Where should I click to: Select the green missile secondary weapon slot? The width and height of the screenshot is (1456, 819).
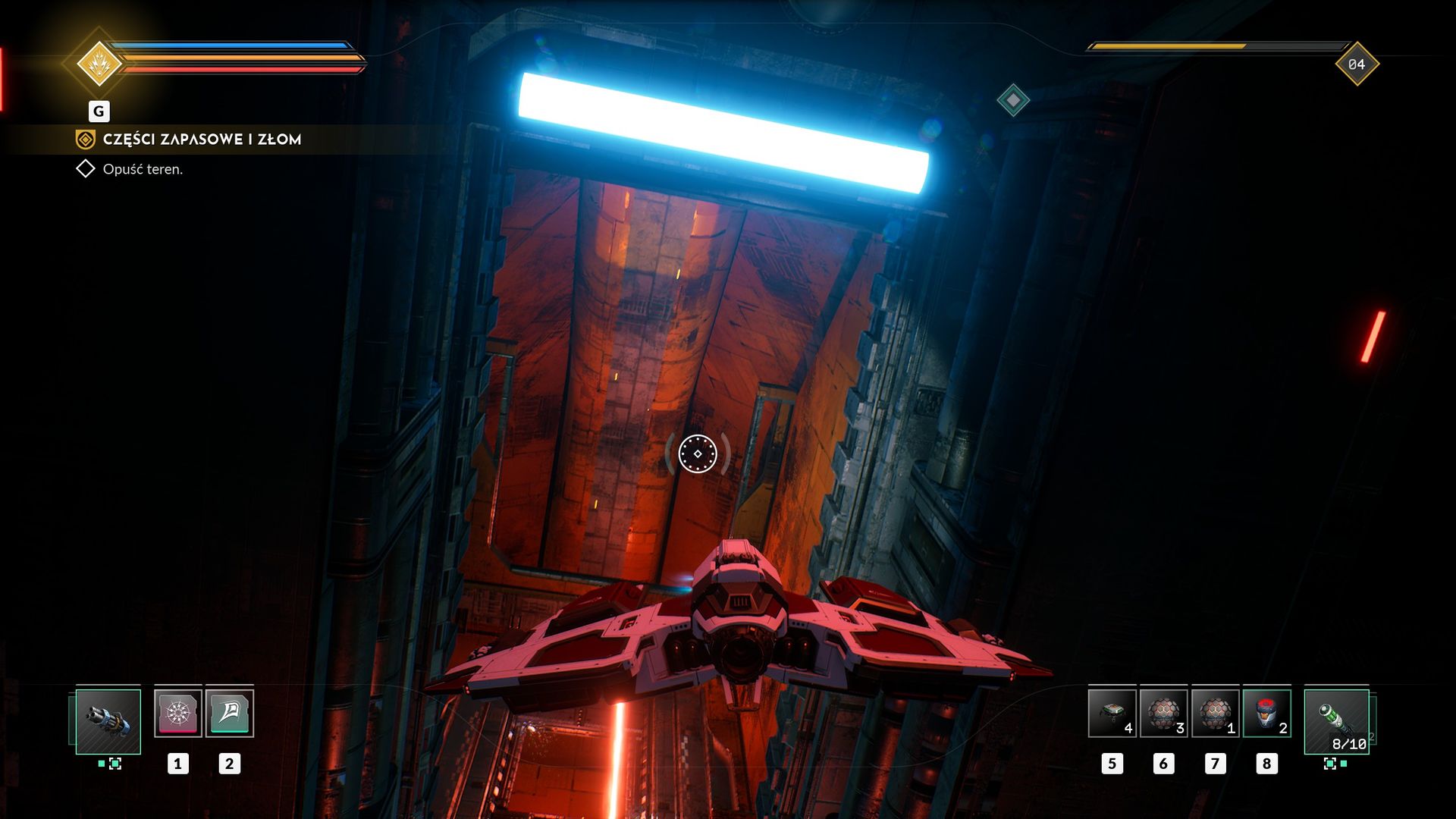[x=1336, y=721]
